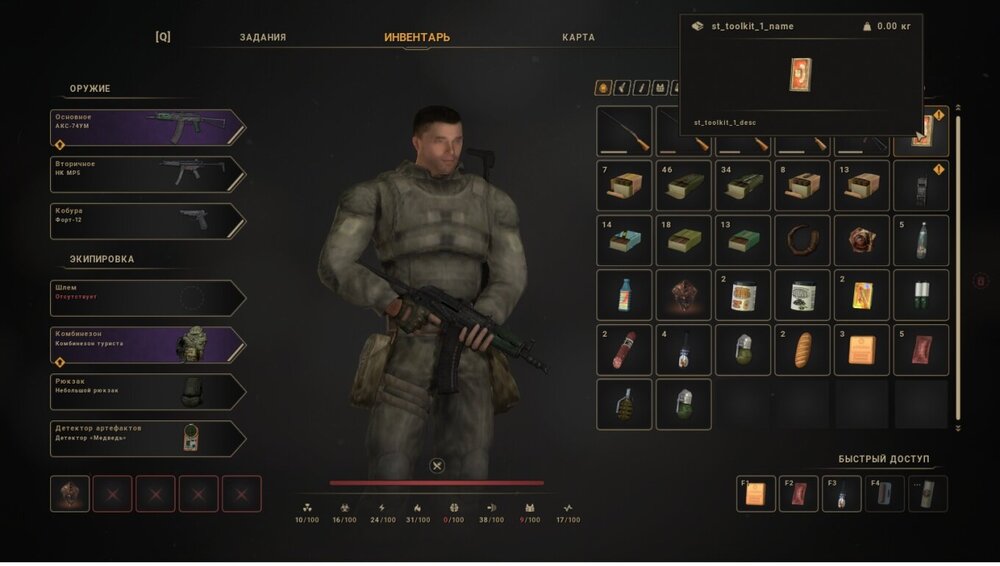
Task: Click the Форт-12 holster slot
Action: [x=147, y=221]
